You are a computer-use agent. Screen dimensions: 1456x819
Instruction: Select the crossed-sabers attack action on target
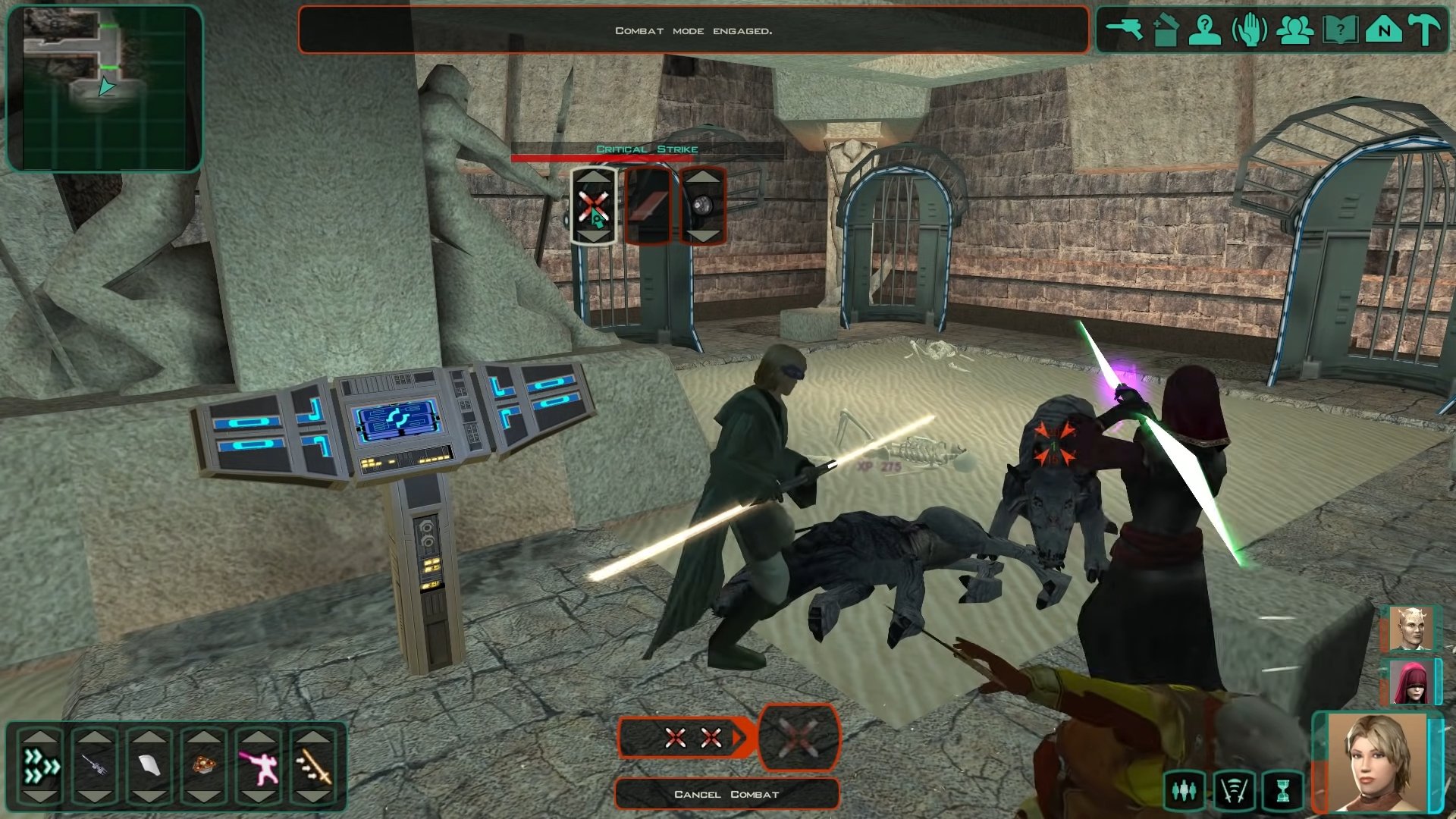[x=593, y=206]
